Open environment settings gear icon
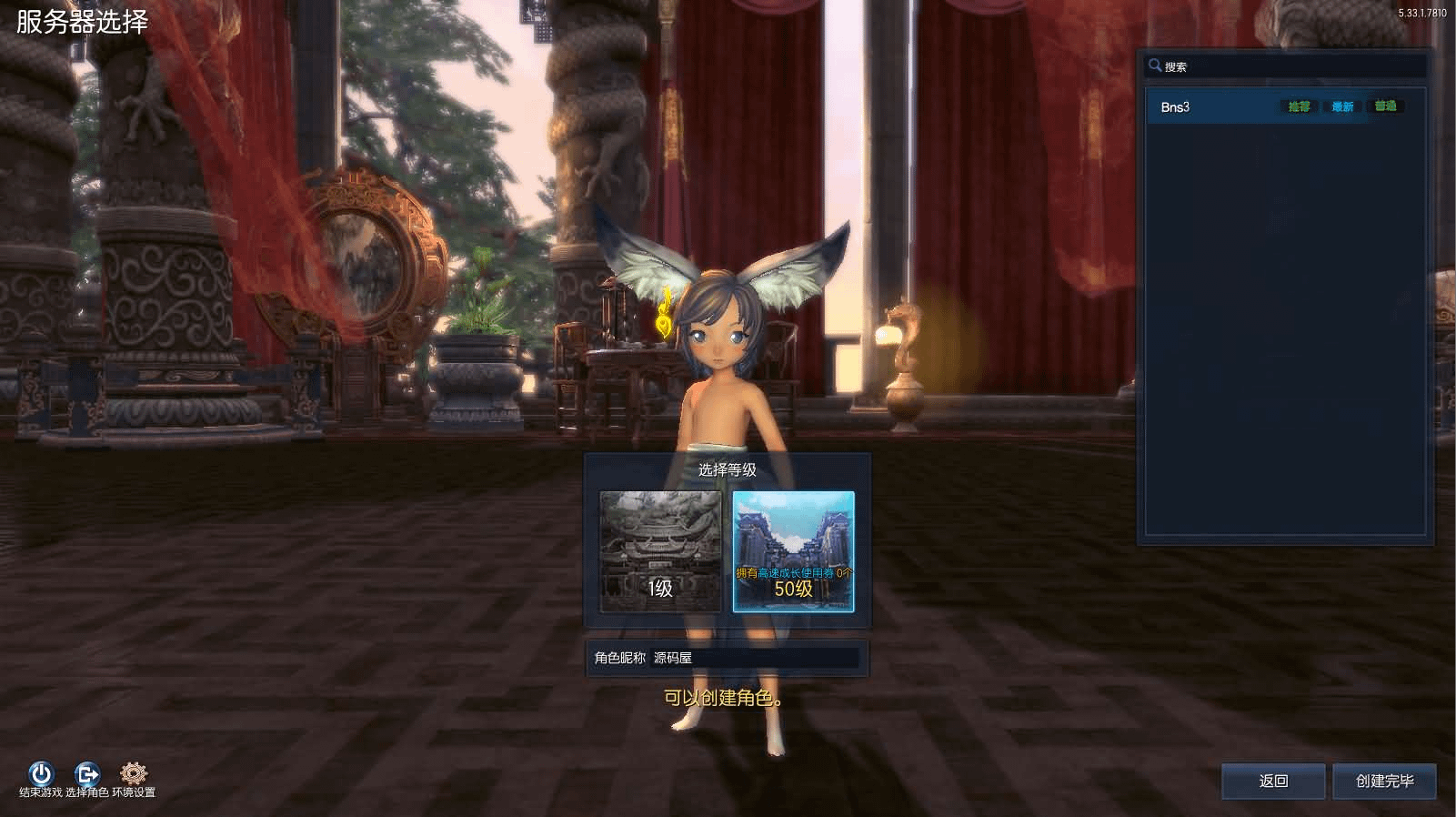The height and width of the screenshot is (817, 1456). (x=134, y=774)
